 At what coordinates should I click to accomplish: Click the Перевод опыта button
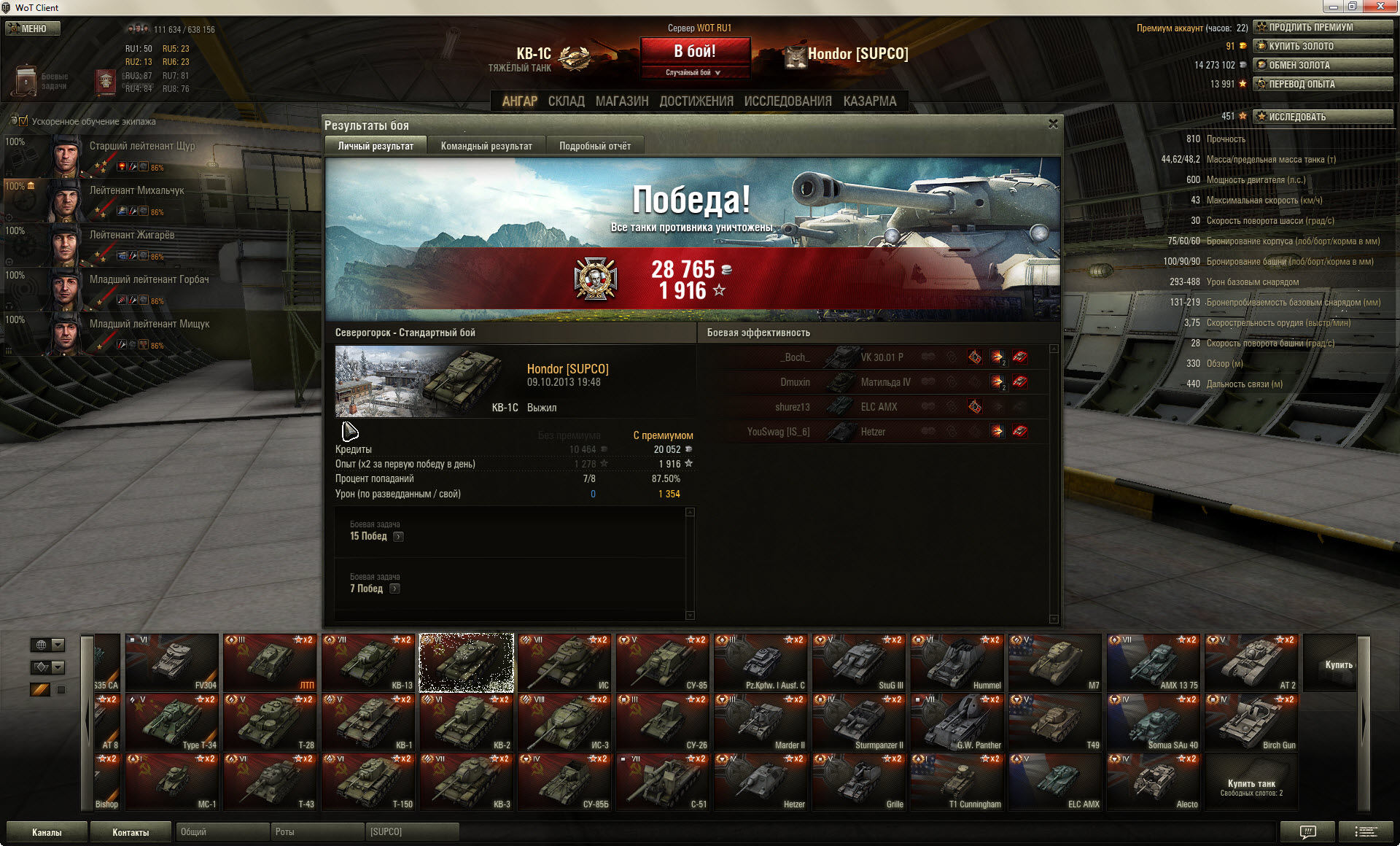(1323, 84)
